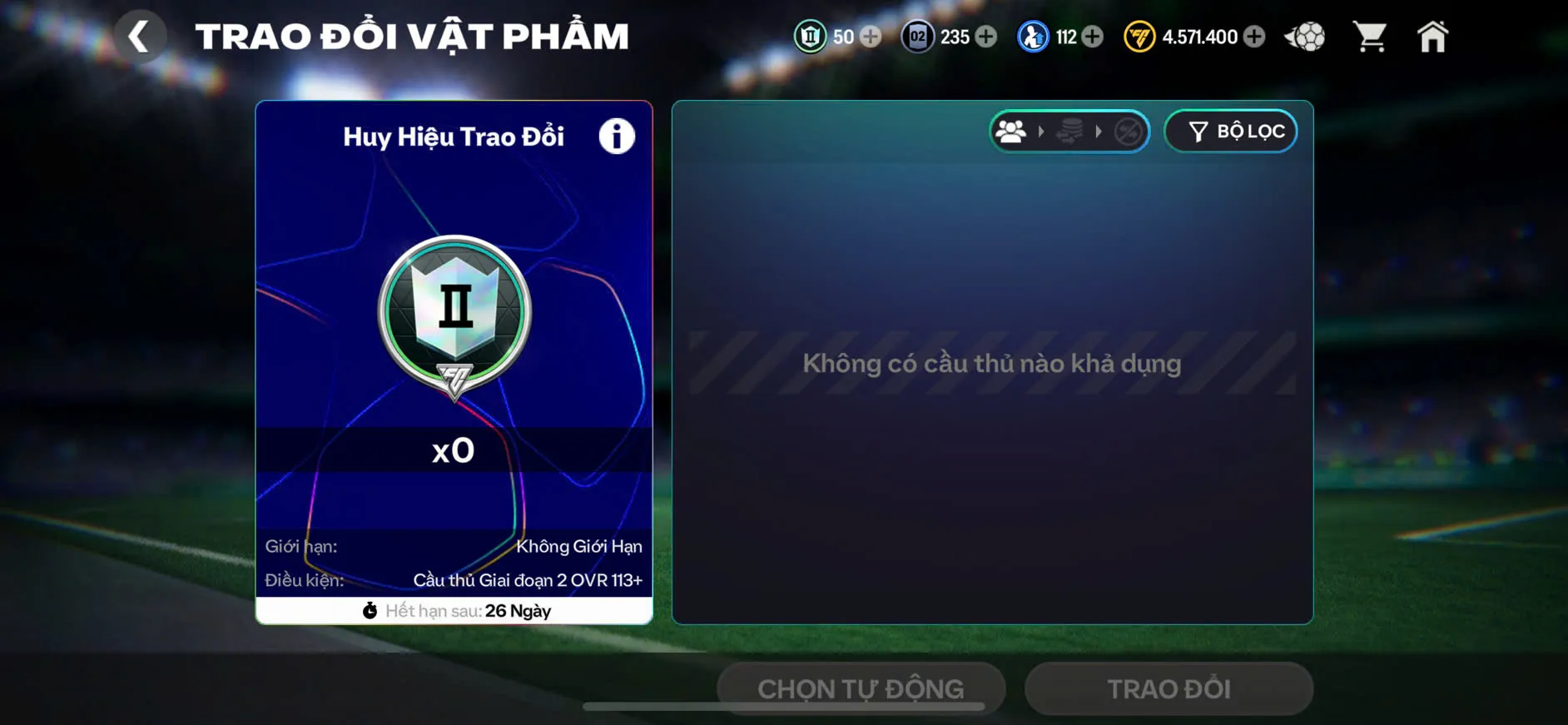Expand the second sort chevron arrow

1100,131
